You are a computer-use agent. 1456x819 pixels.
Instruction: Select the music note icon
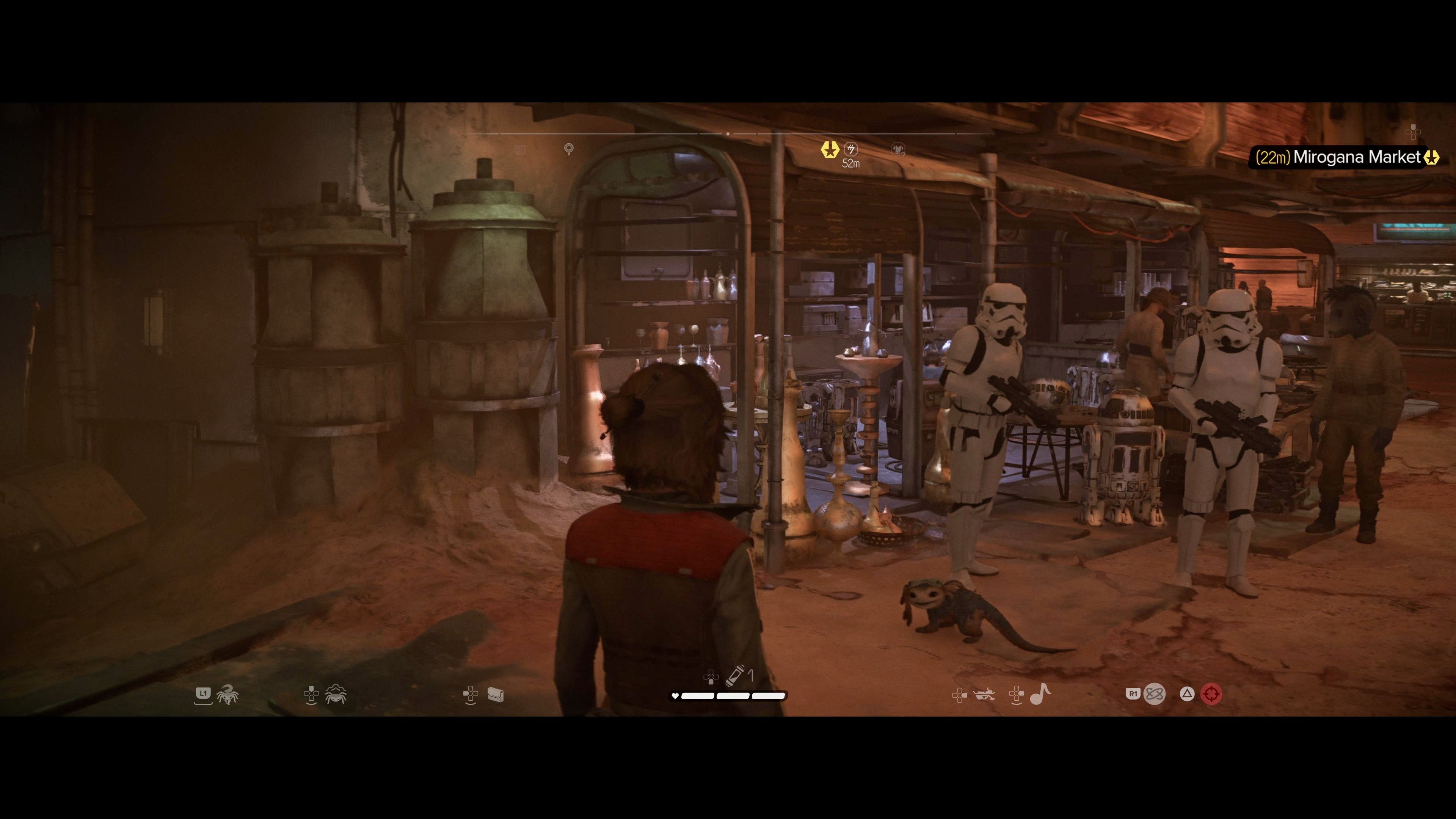(1040, 693)
